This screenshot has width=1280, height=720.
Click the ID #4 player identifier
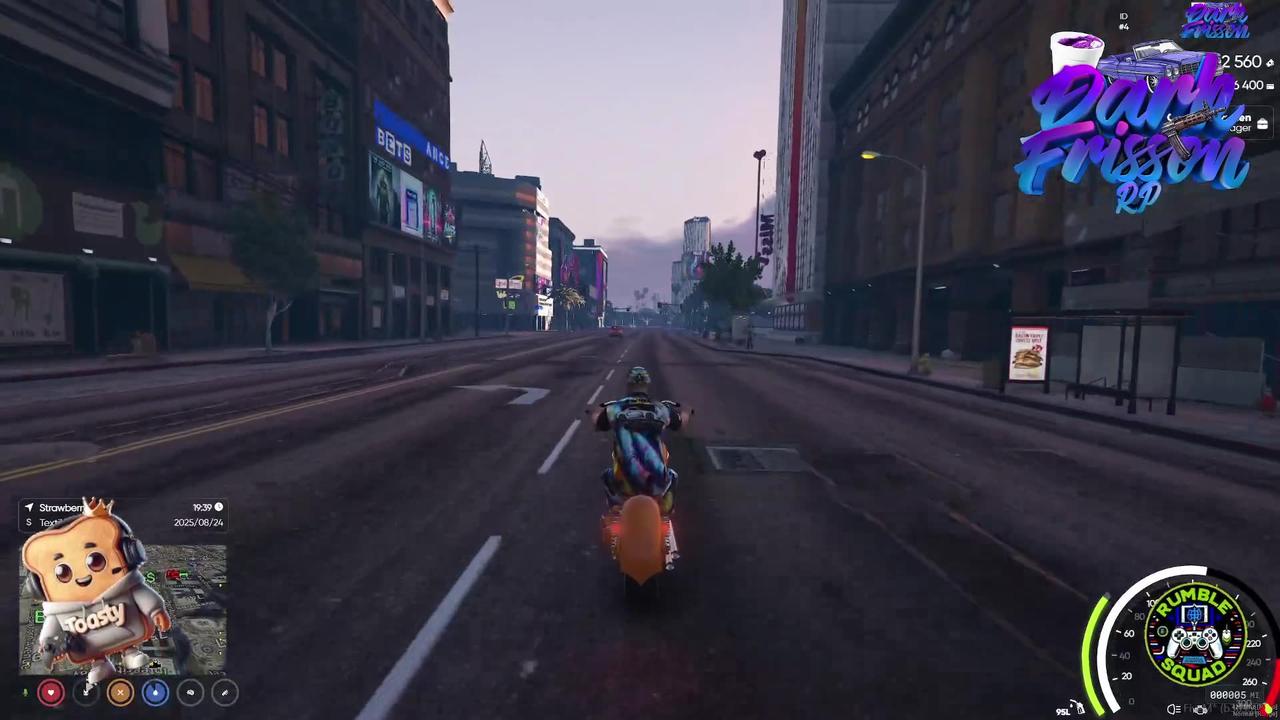click(x=1123, y=22)
